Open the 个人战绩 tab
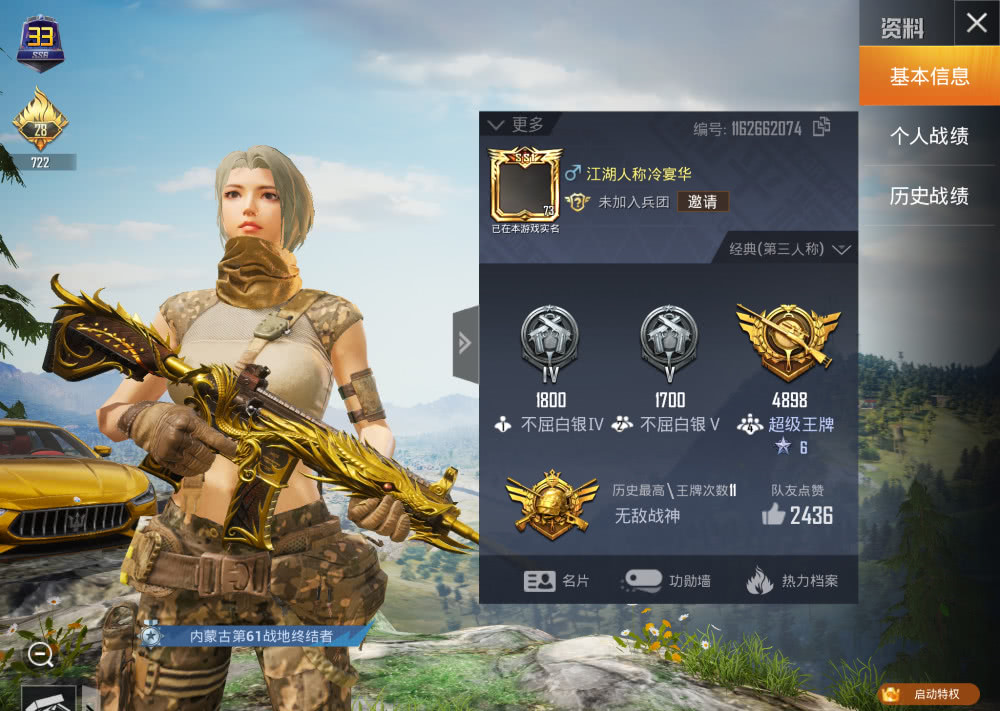The width and height of the screenshot is (1000, 711). click(x=929, y=136)
